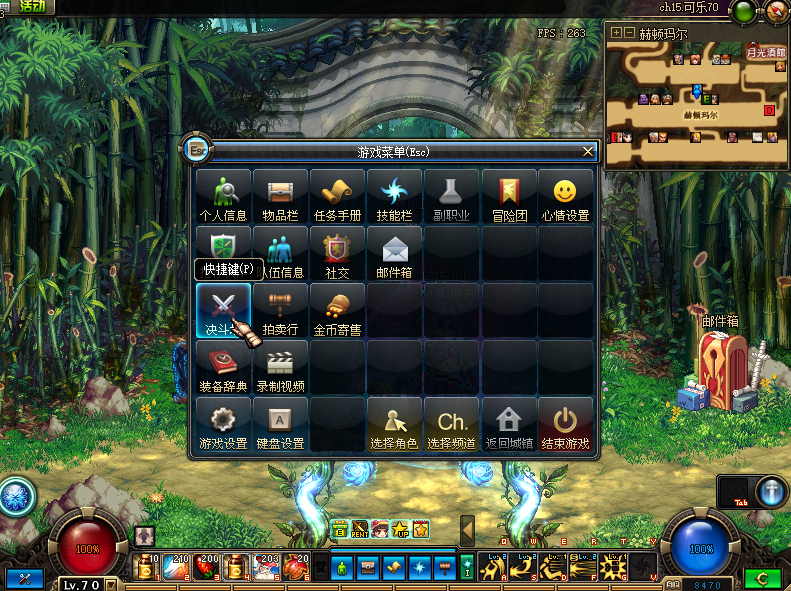This screenshot has width=791, height=591.
Task: Click 结束游戏 to quit the game
Action: coord(566,424)
